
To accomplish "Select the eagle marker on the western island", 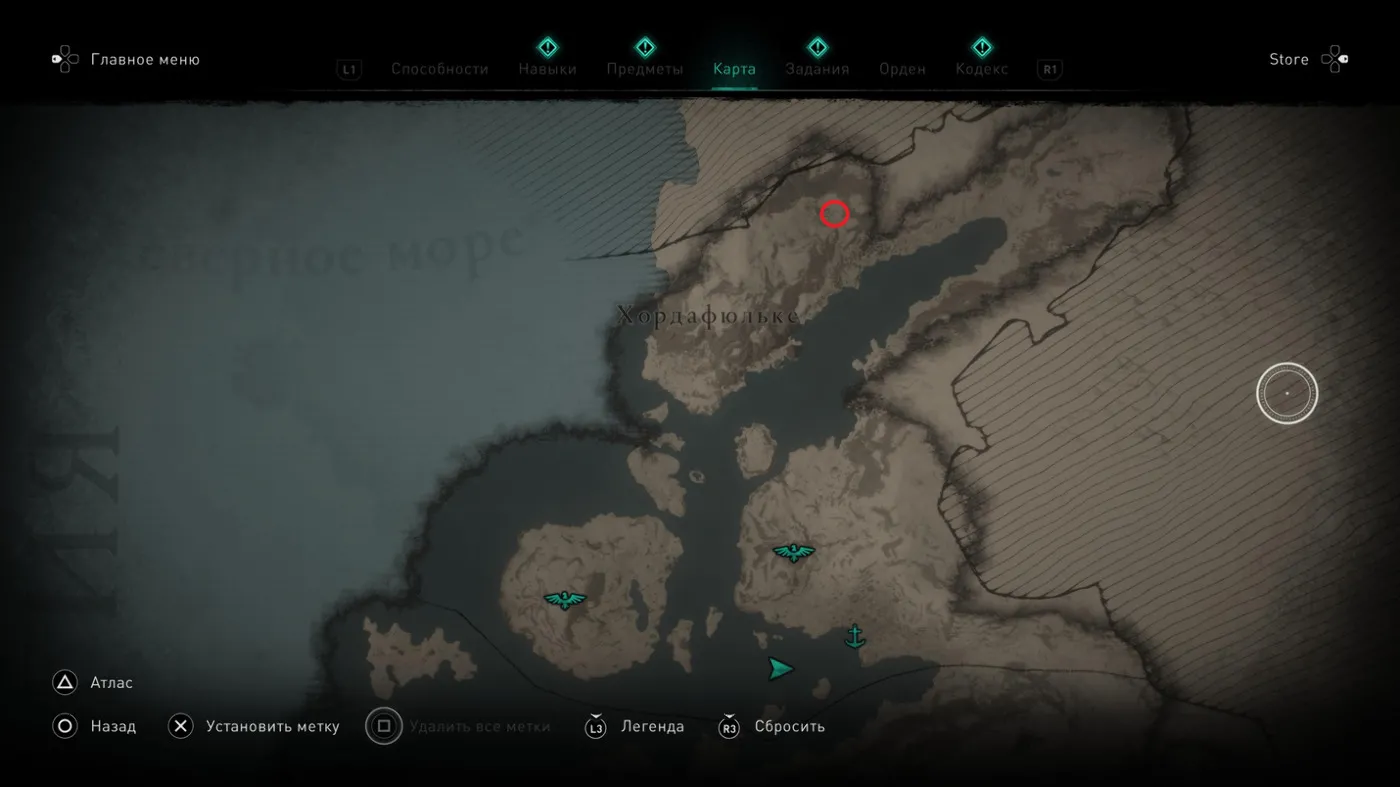I will pos(565,599).
